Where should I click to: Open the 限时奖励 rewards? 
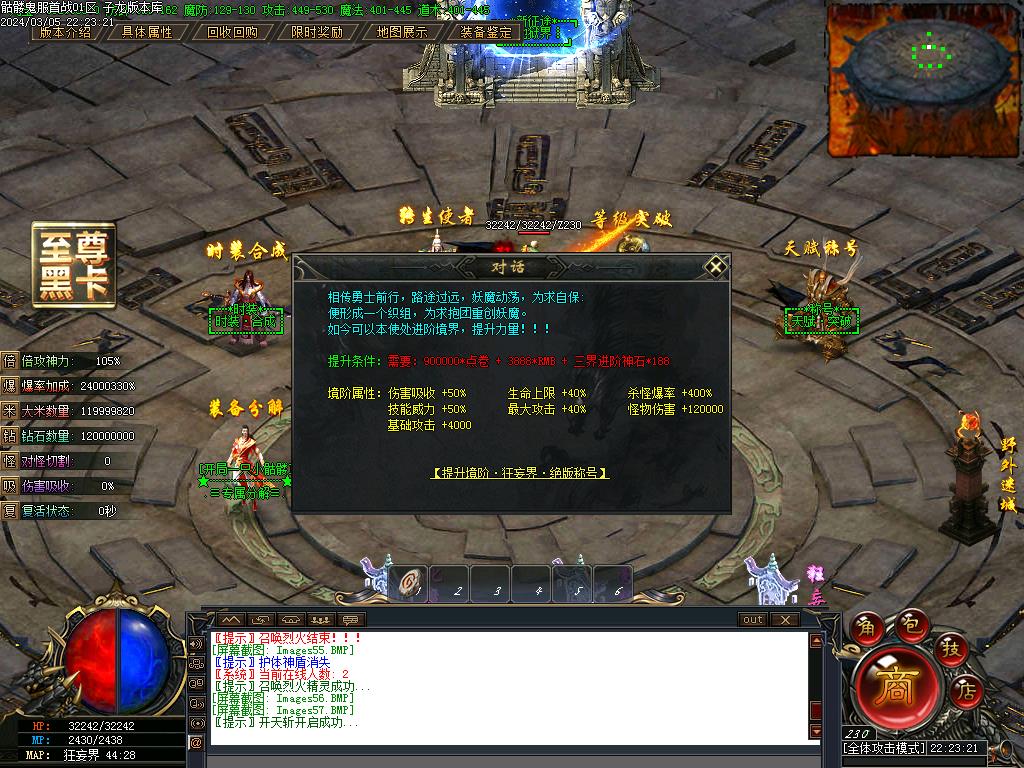pos(317,32)
